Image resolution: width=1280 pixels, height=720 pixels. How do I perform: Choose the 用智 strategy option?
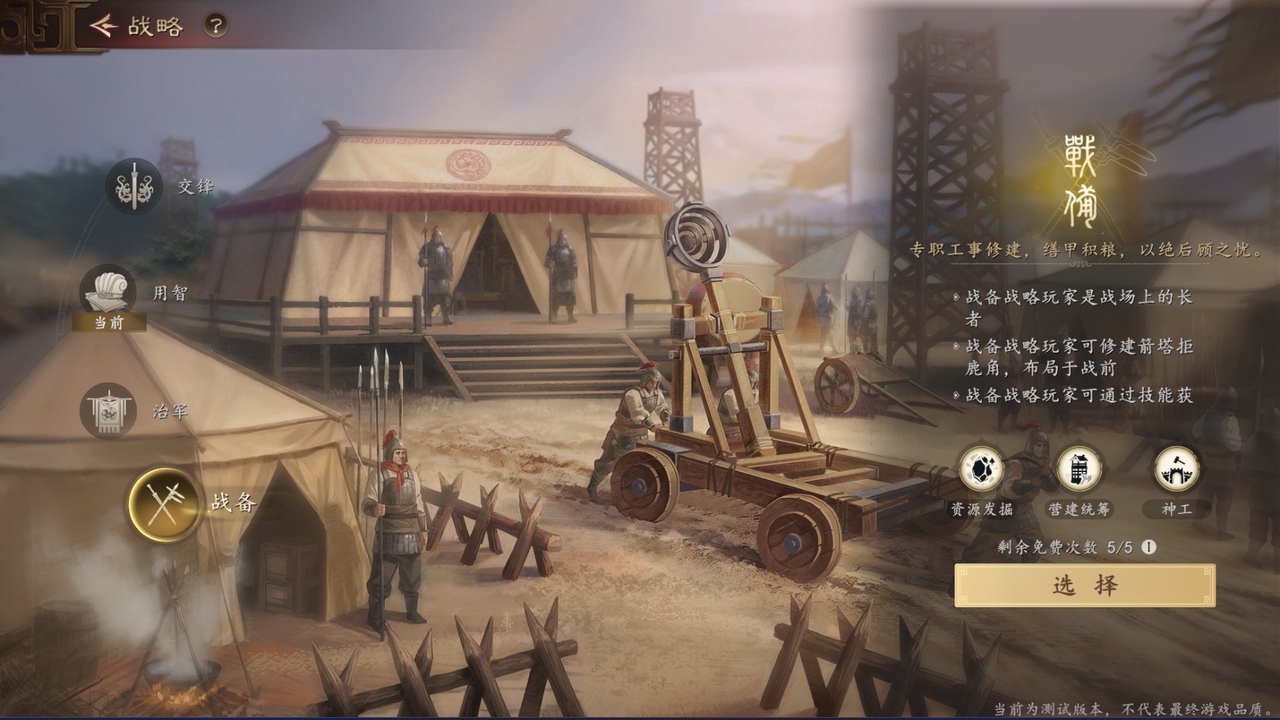click(108, 292)
